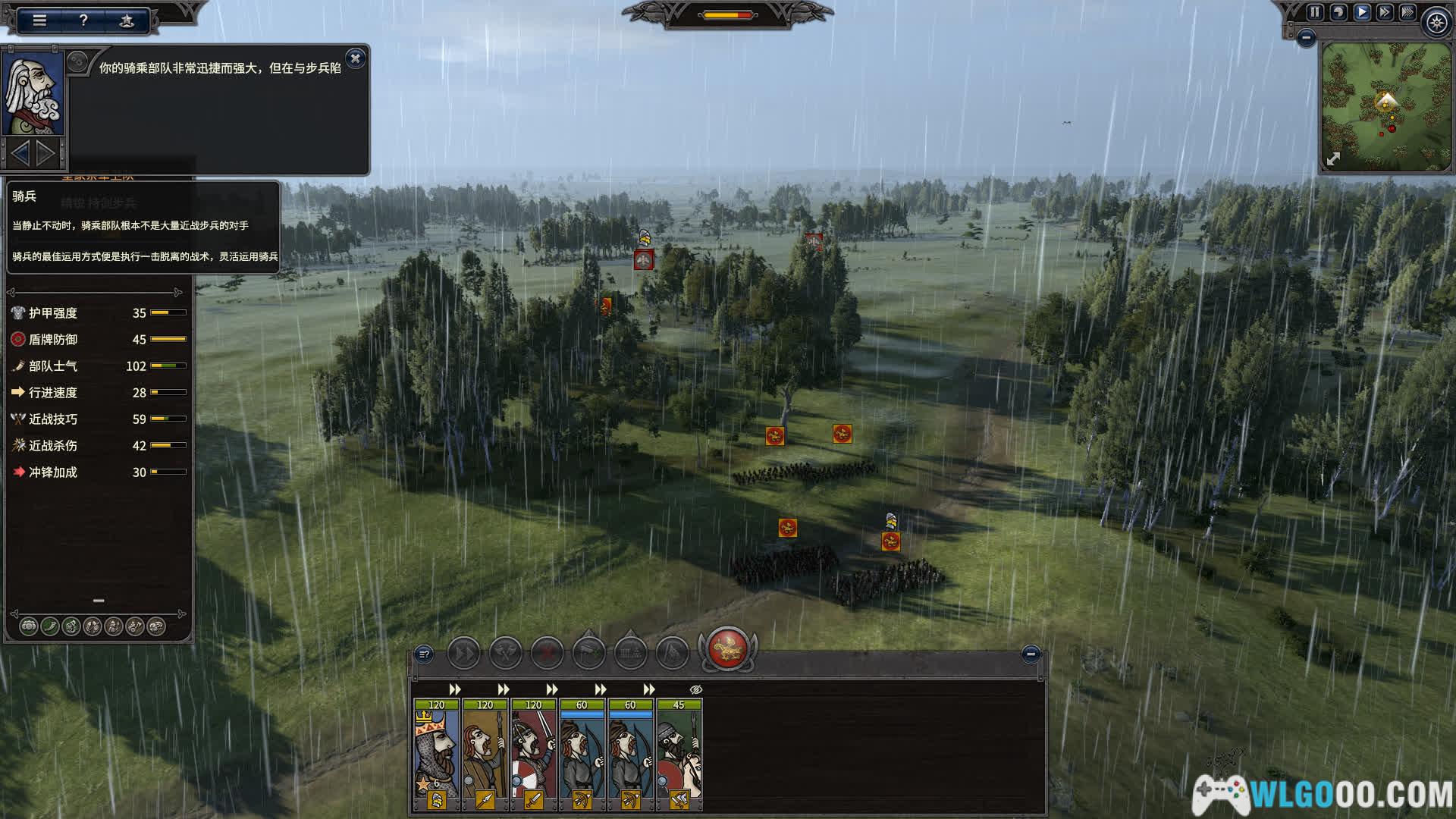Click the minimap to move camera
This screenshot has width=1456, height=819.
point(1385,106)
